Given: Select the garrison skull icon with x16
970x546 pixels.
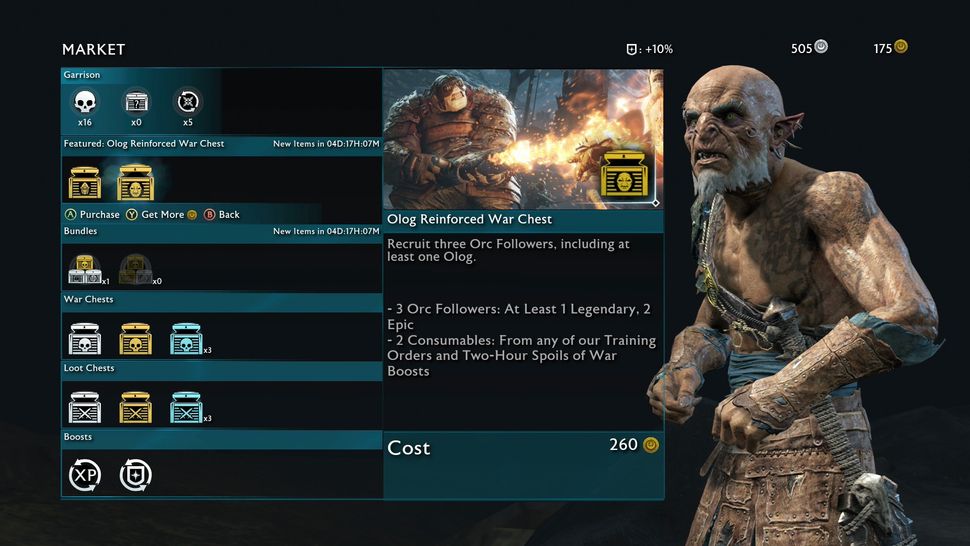Looking at the screenshot, I should coord(85,102).
